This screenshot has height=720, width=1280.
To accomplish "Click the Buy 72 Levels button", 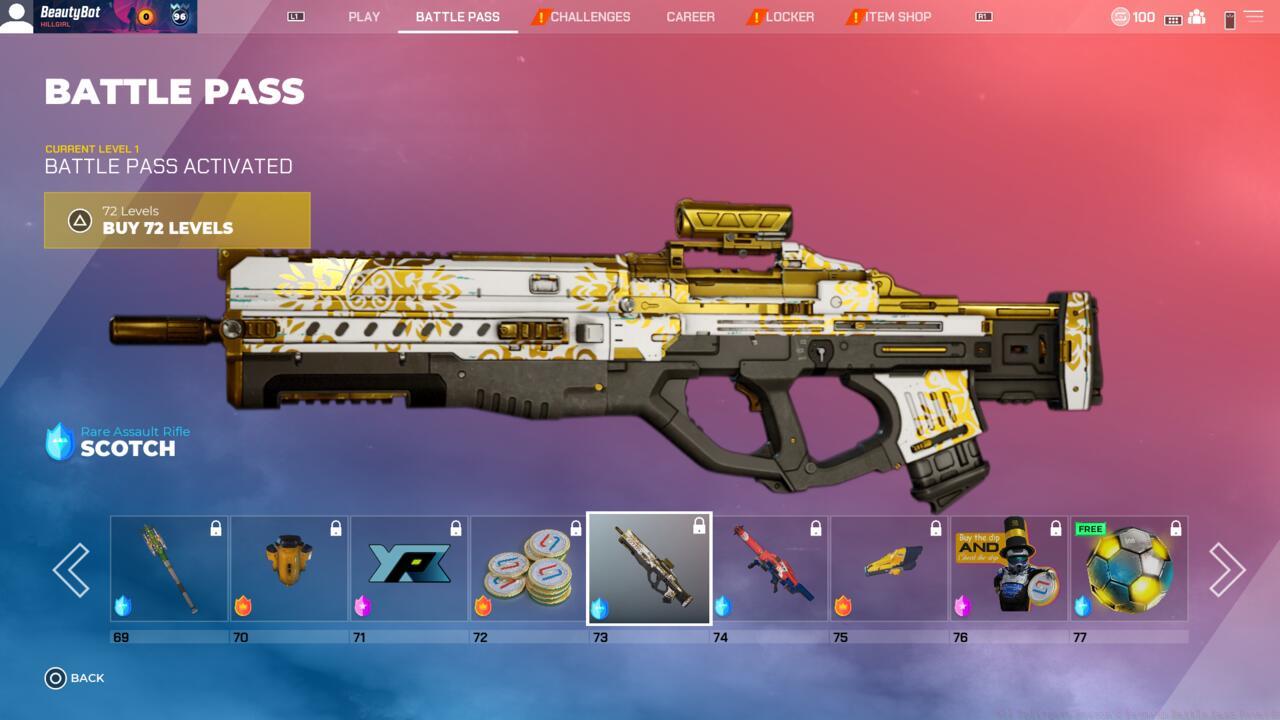I will click(177, 220).
